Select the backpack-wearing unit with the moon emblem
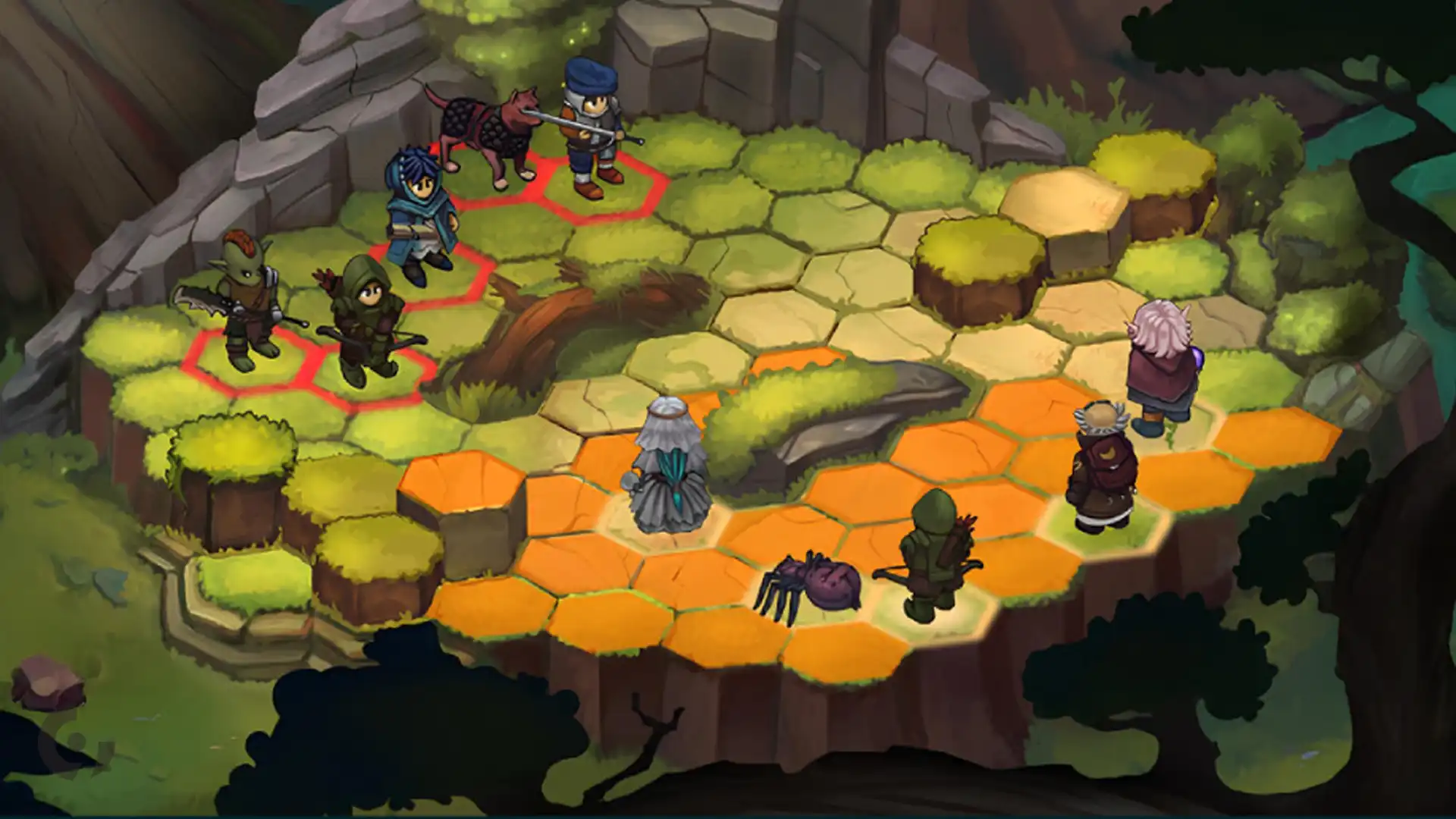 point(1102,469)
